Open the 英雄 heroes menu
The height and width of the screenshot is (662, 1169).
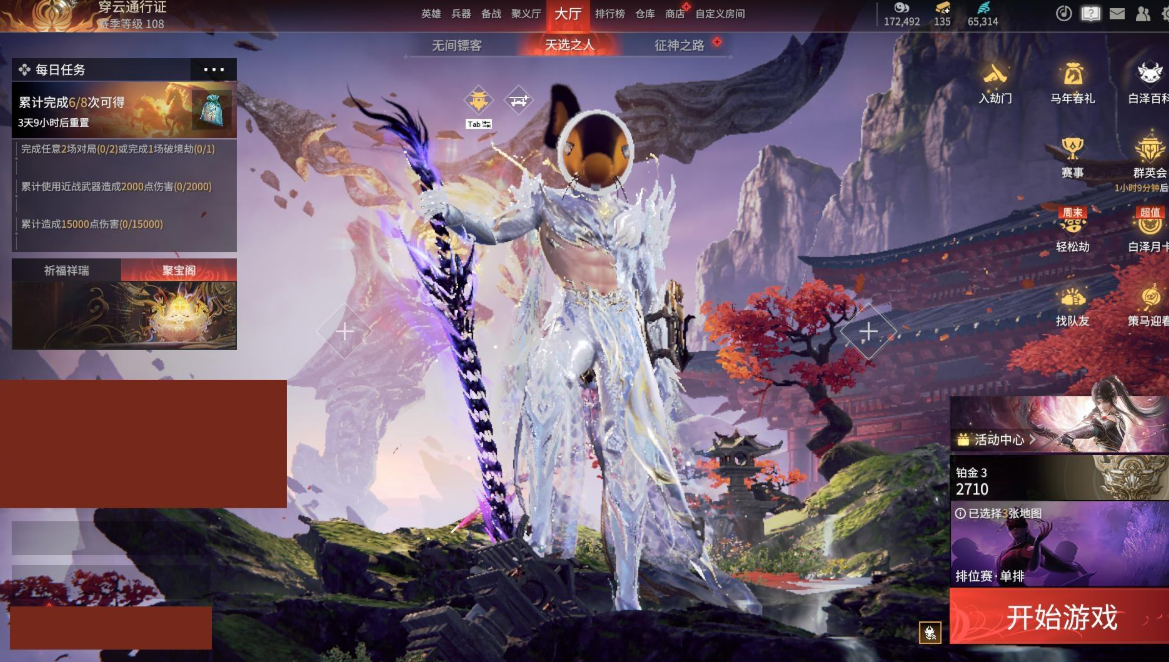431,14
